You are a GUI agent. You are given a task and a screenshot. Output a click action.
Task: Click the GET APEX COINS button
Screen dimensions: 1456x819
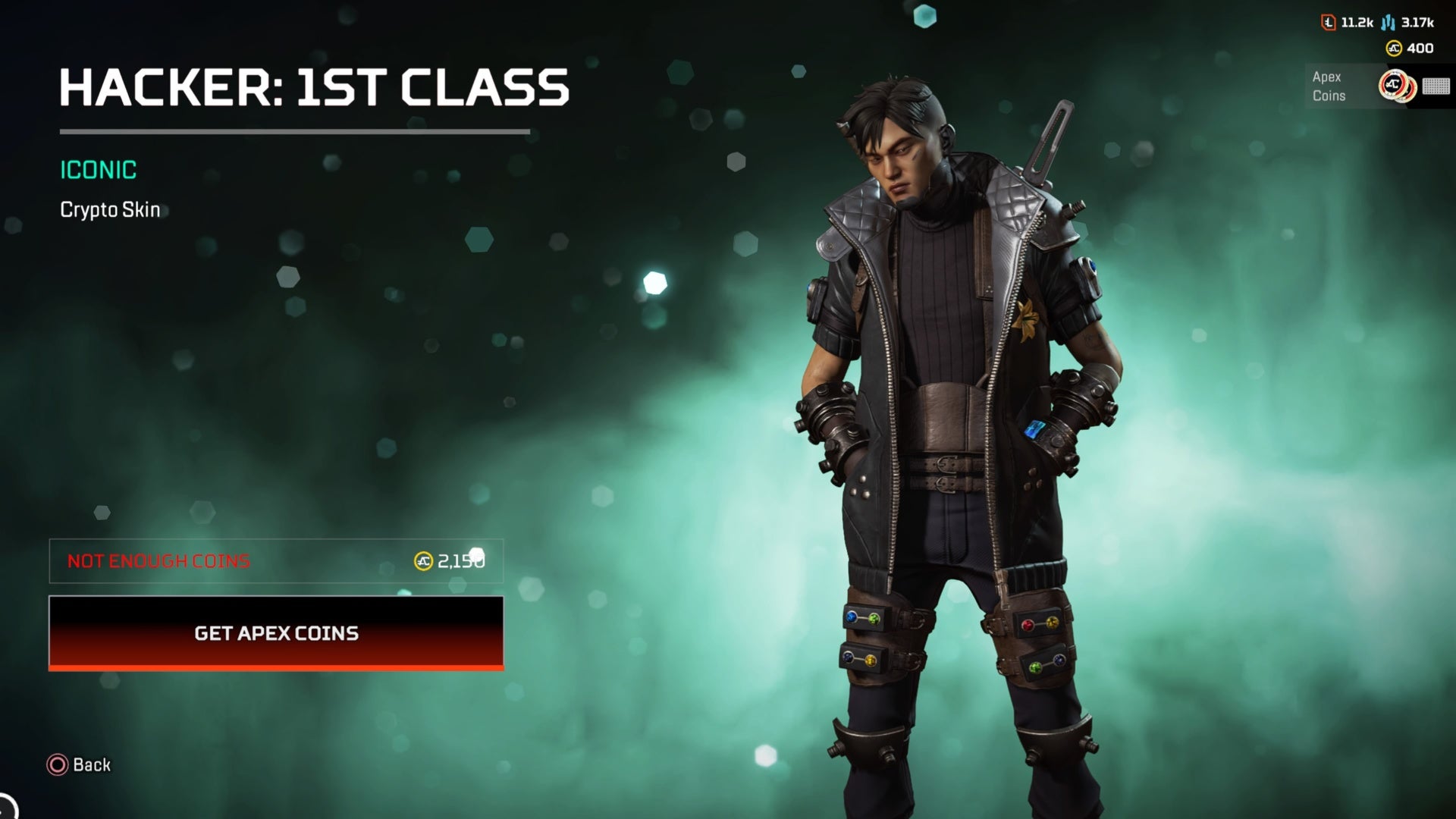(276, 634)
